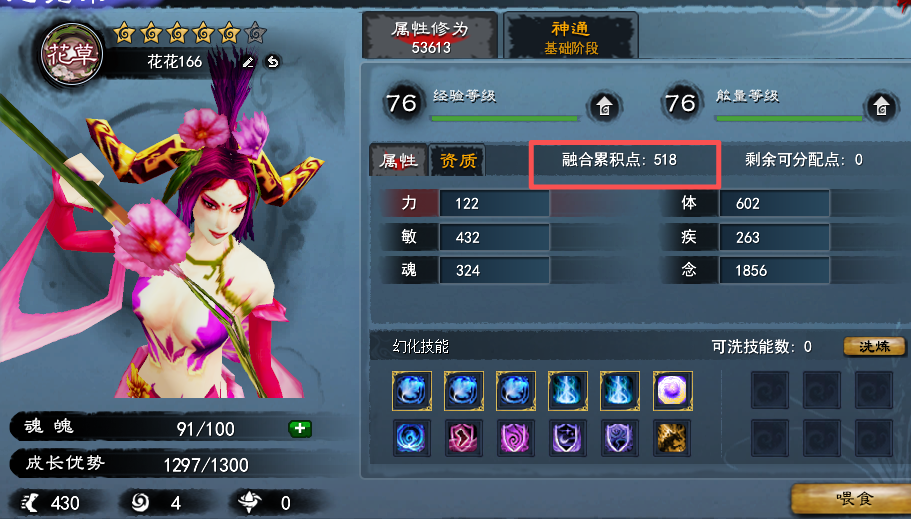Add soul points with green plus button
Viewport: 911px width, 519px height.
point(299,429)
